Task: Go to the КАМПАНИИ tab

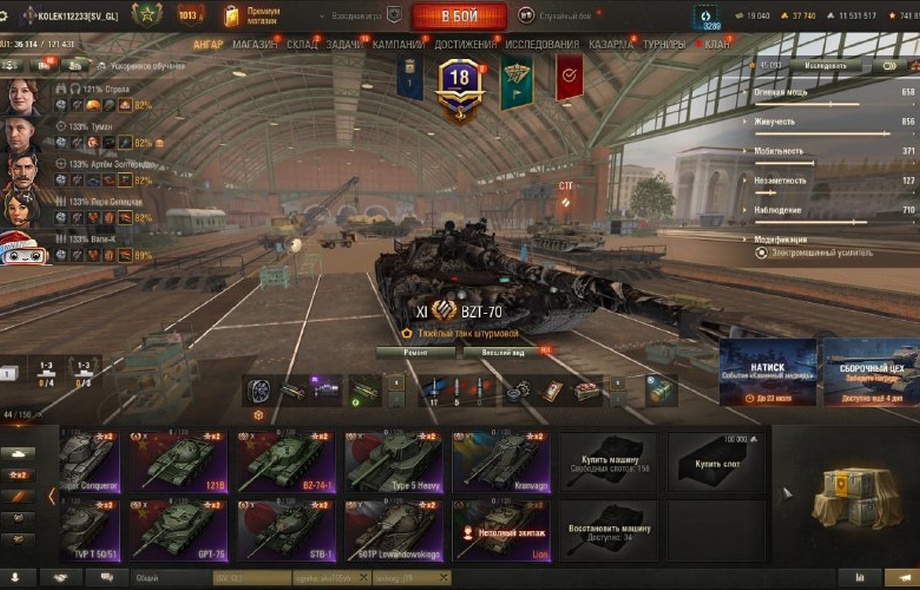Action: [398, 45]
